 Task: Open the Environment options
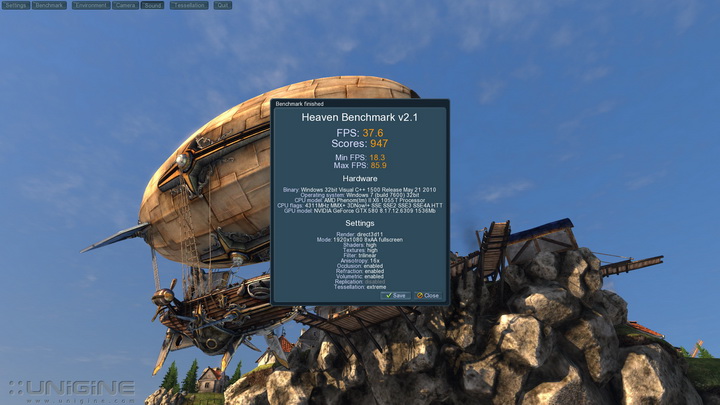click(x=90, y=5)
